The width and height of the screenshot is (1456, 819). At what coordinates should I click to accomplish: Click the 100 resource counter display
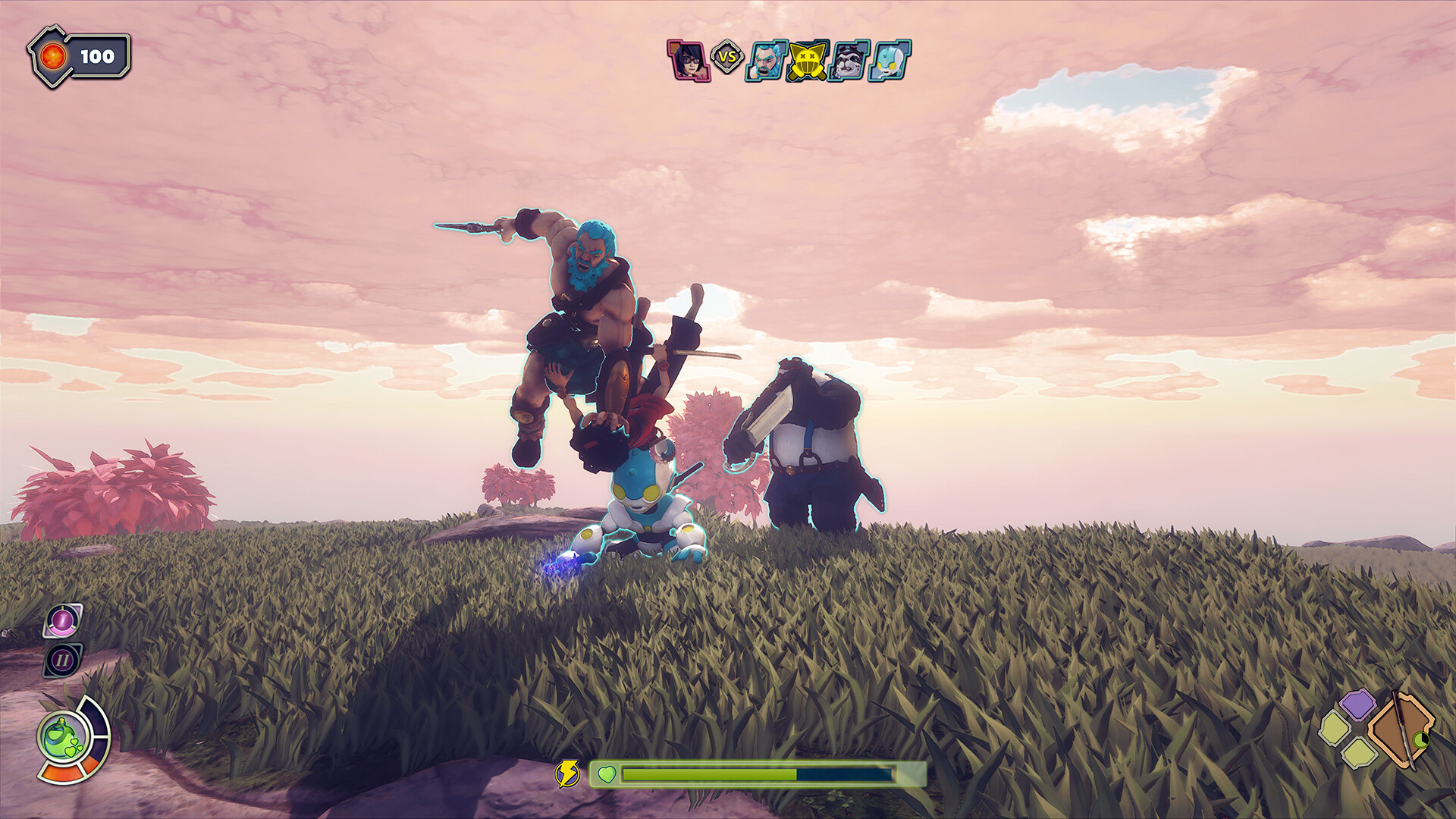pyautogui.click(x=99, y=54)
